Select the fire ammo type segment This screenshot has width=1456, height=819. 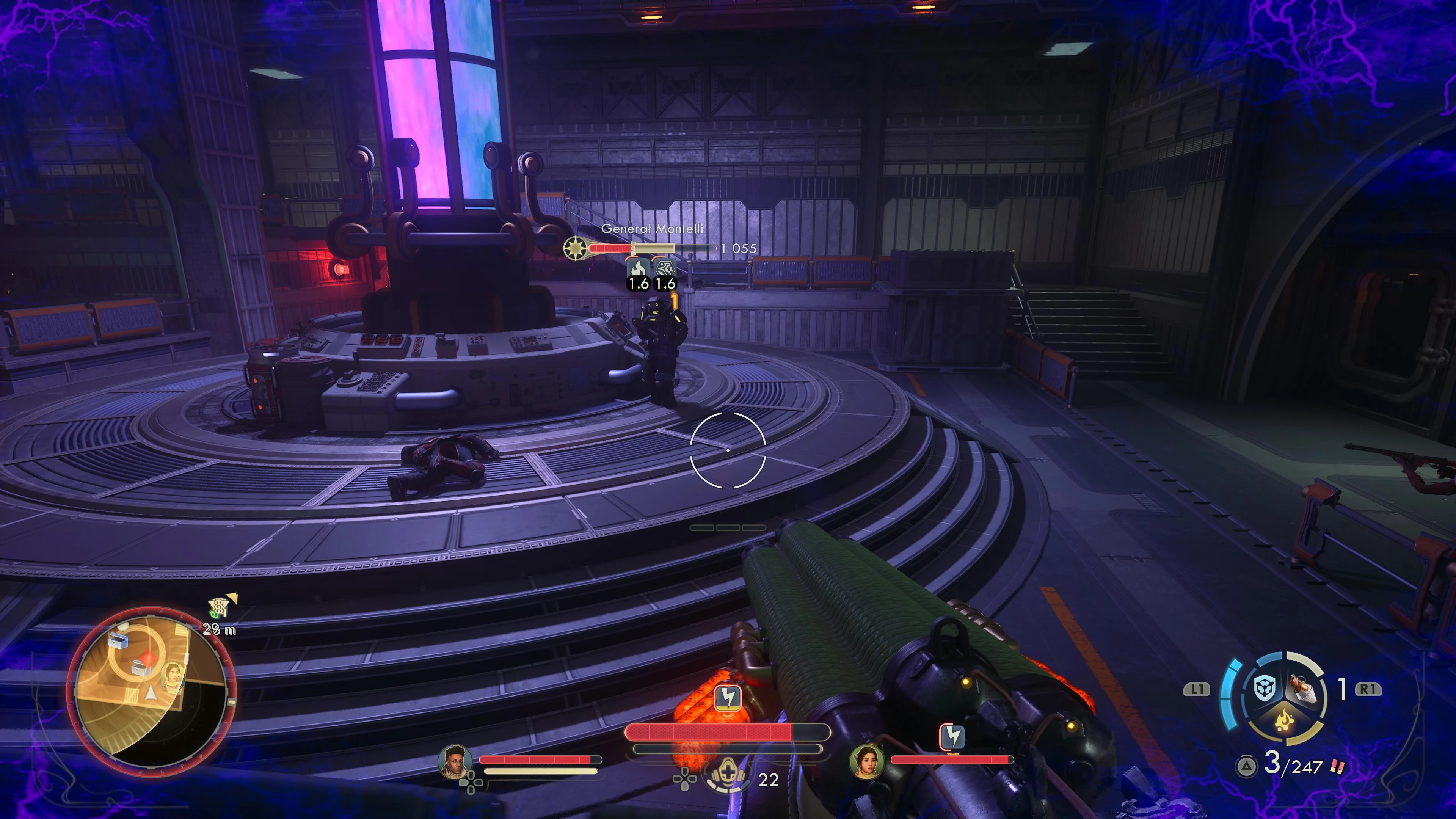(x=1285, y=721)
